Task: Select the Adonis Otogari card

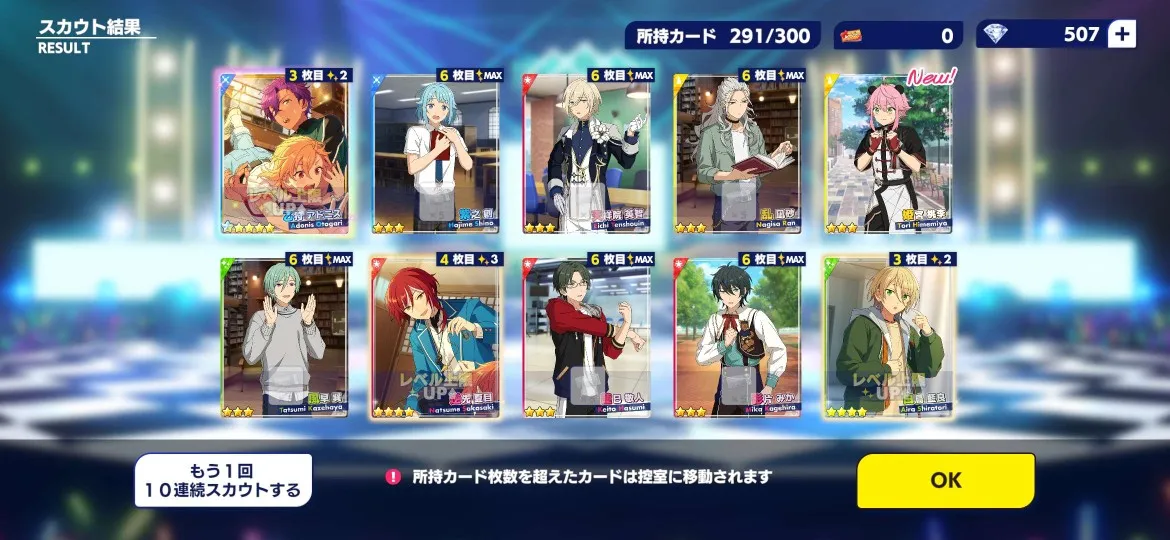Action: coord(284,152)
